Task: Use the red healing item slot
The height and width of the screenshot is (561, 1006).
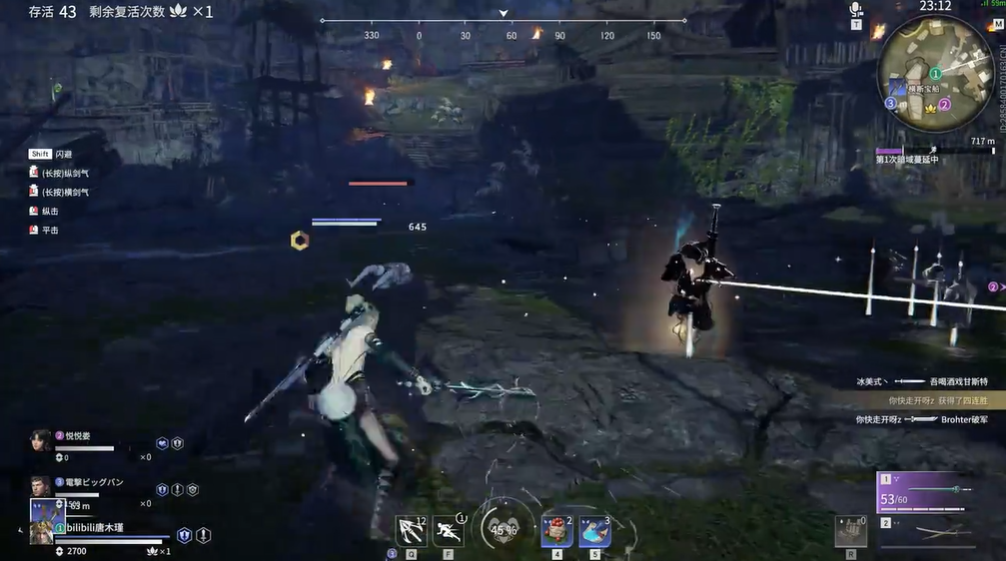Action: (557, 531)
